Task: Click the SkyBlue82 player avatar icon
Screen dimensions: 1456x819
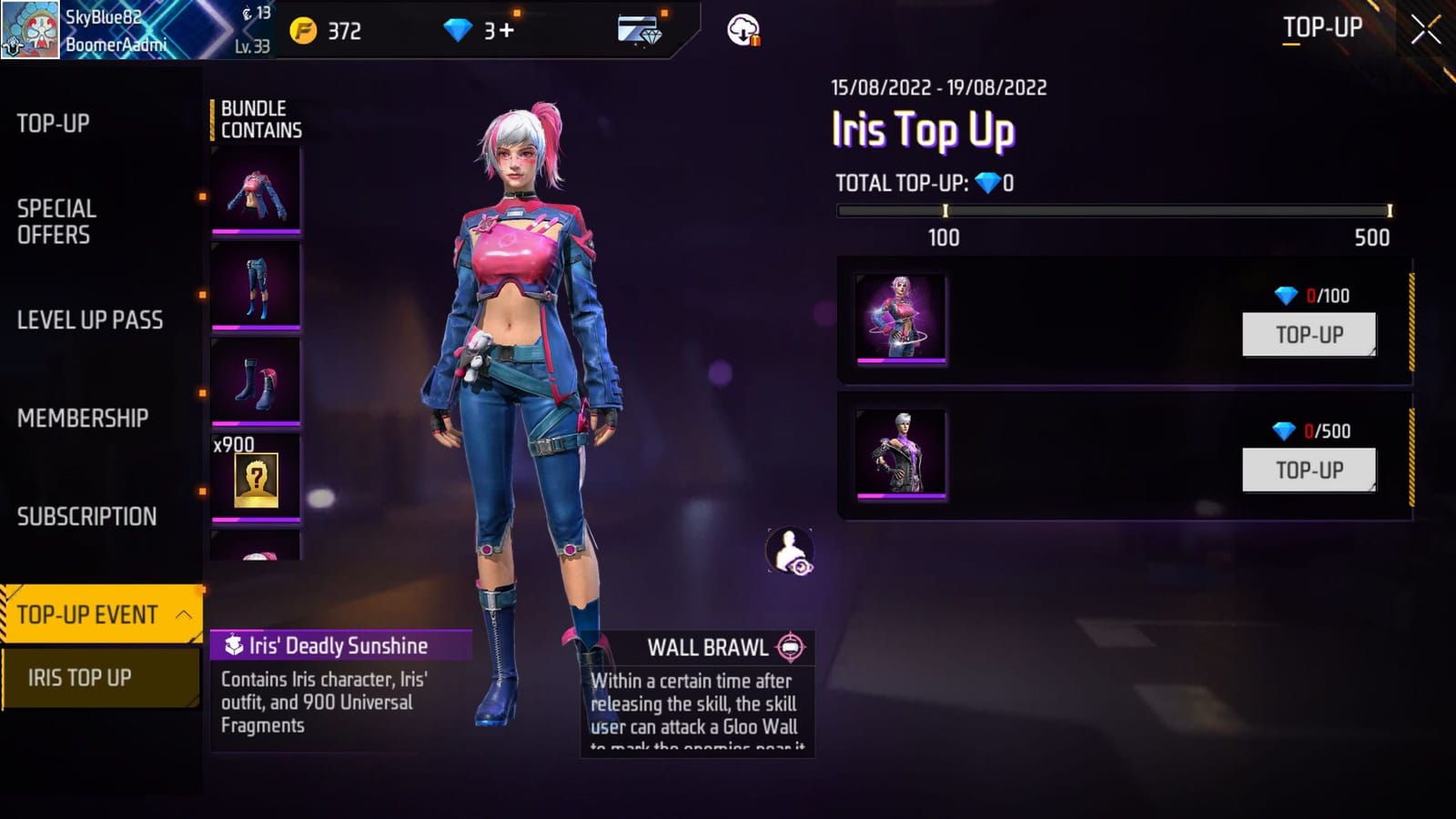Action: click(32, 30)
